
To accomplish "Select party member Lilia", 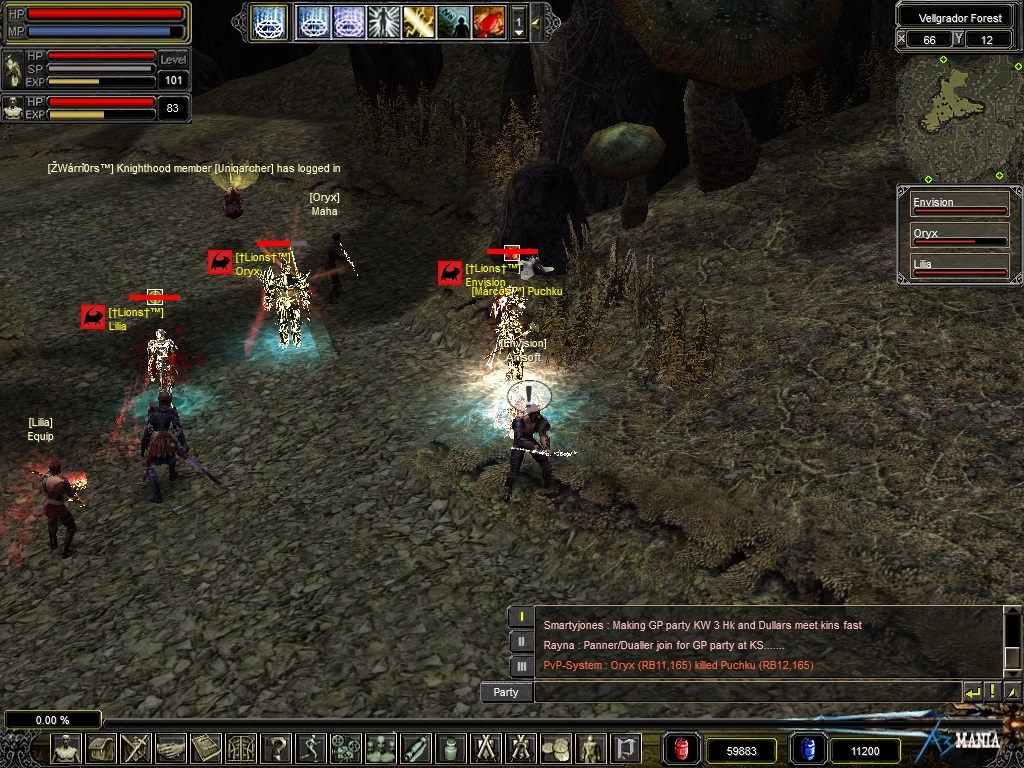I will click(x=958, y=267).
